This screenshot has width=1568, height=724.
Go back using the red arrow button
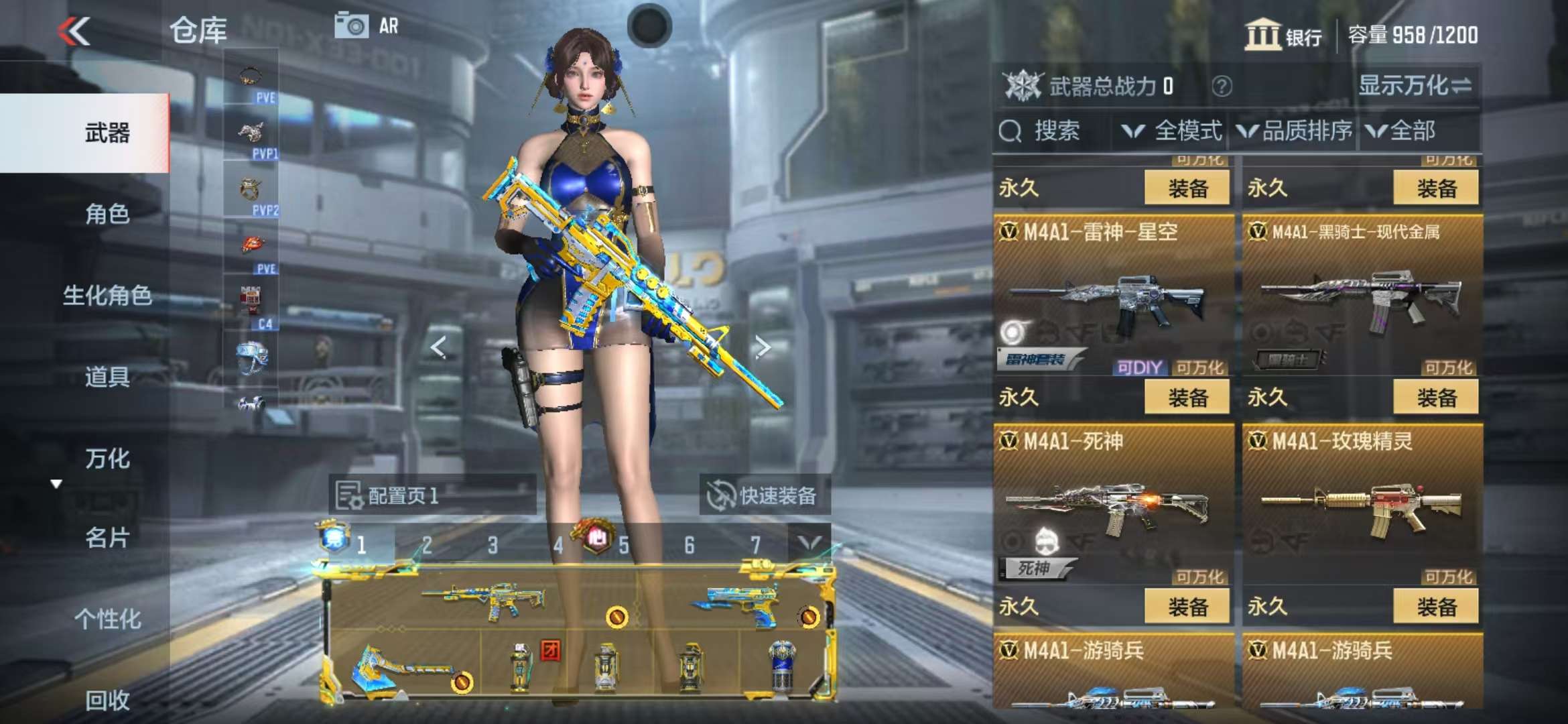(x=74, y=32)
